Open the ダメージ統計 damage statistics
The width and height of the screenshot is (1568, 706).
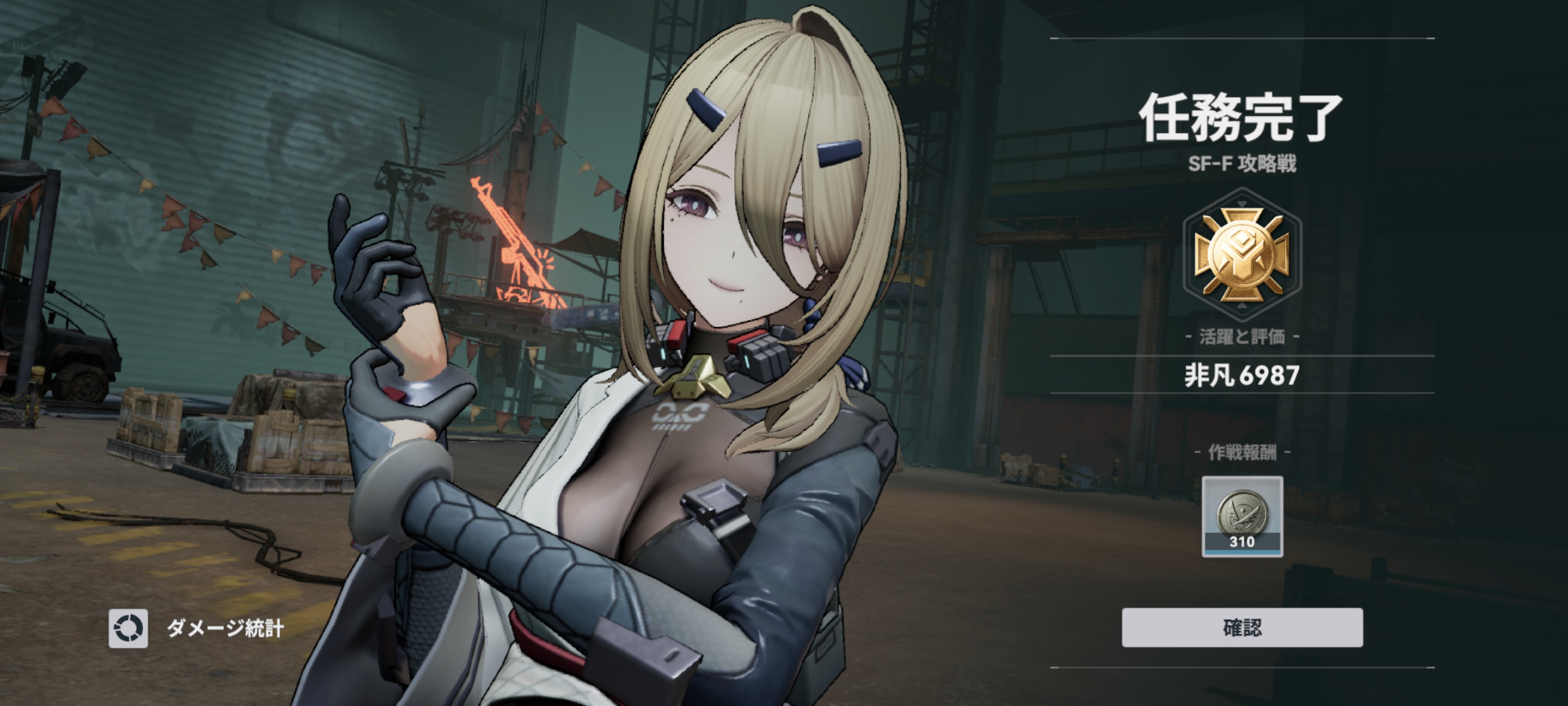[196, 628]
